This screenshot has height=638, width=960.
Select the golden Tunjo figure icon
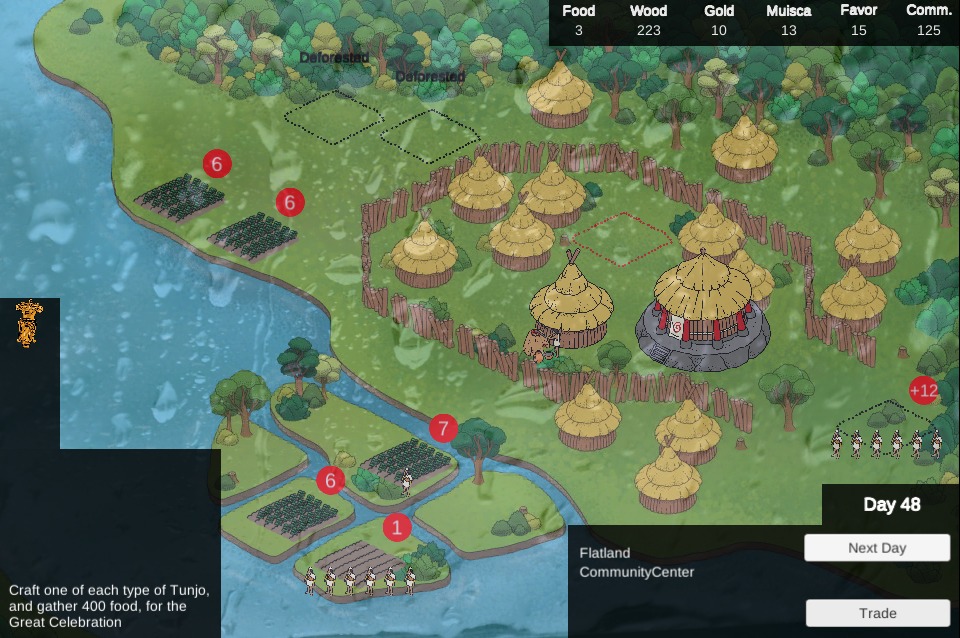point(29,323)
